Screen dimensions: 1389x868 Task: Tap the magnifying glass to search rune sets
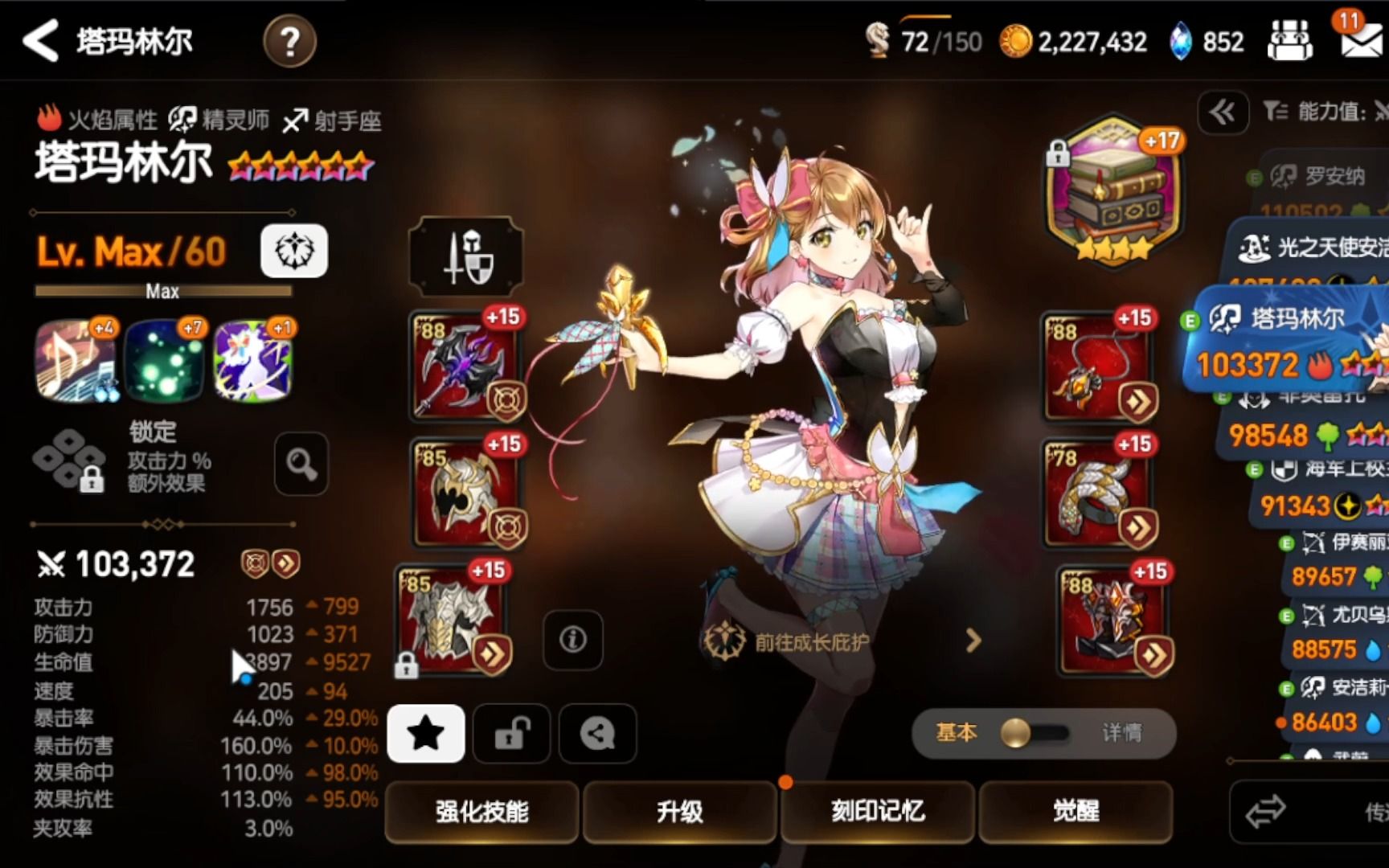[x=301, y=465]
